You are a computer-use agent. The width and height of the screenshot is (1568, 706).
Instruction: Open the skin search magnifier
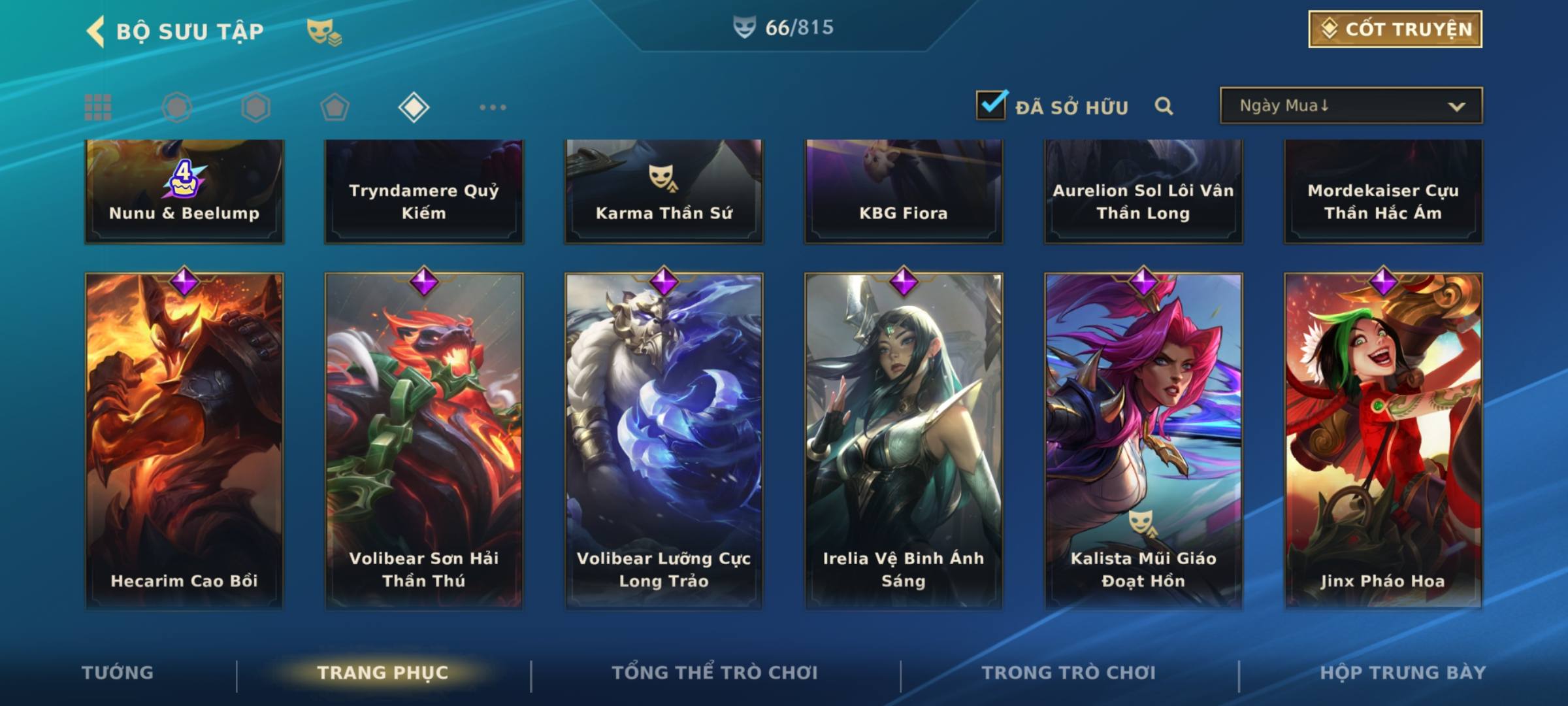[1164, 106]
